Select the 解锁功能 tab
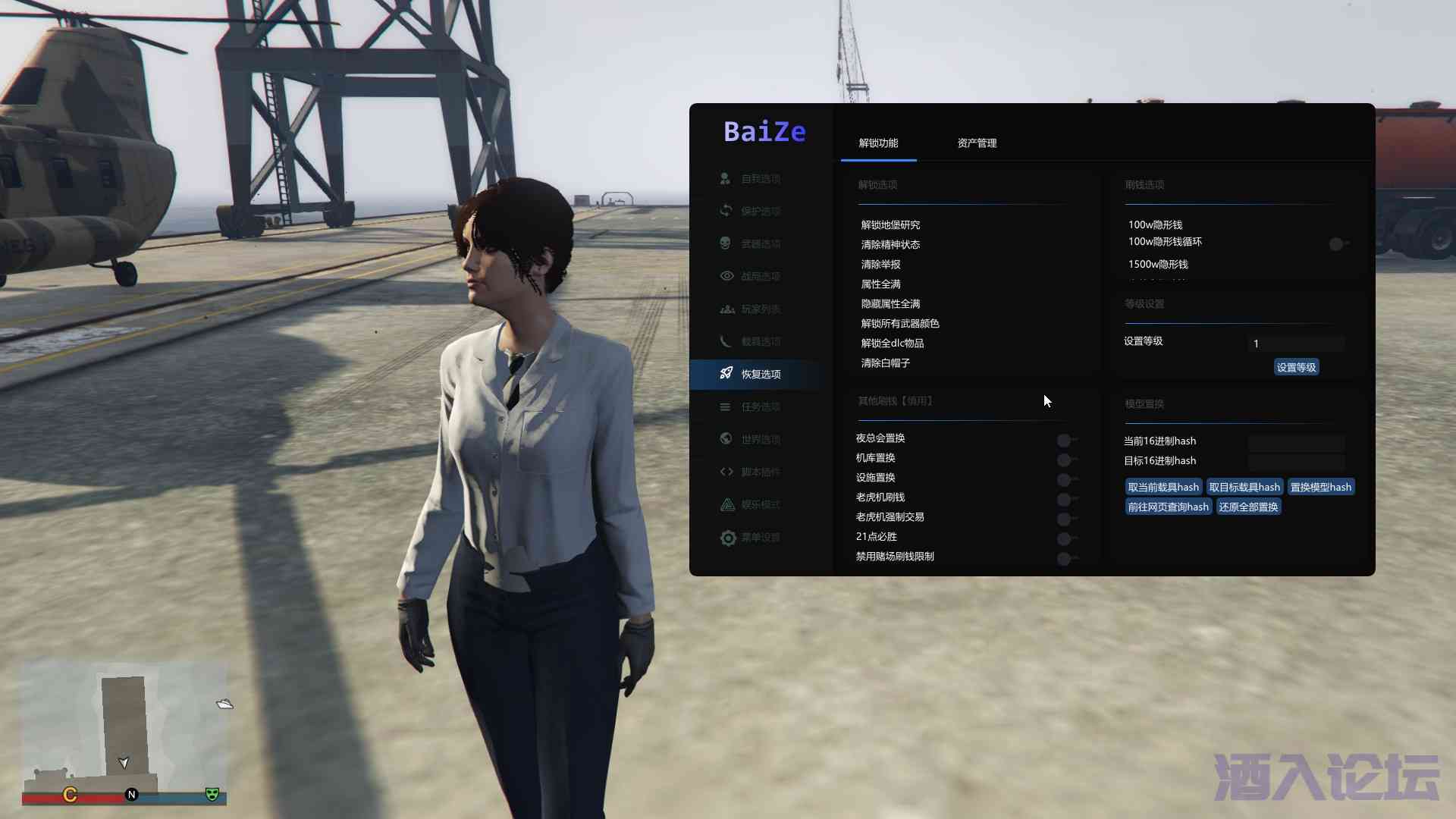This screenshot has height=819, width=1456. point(878,143)
